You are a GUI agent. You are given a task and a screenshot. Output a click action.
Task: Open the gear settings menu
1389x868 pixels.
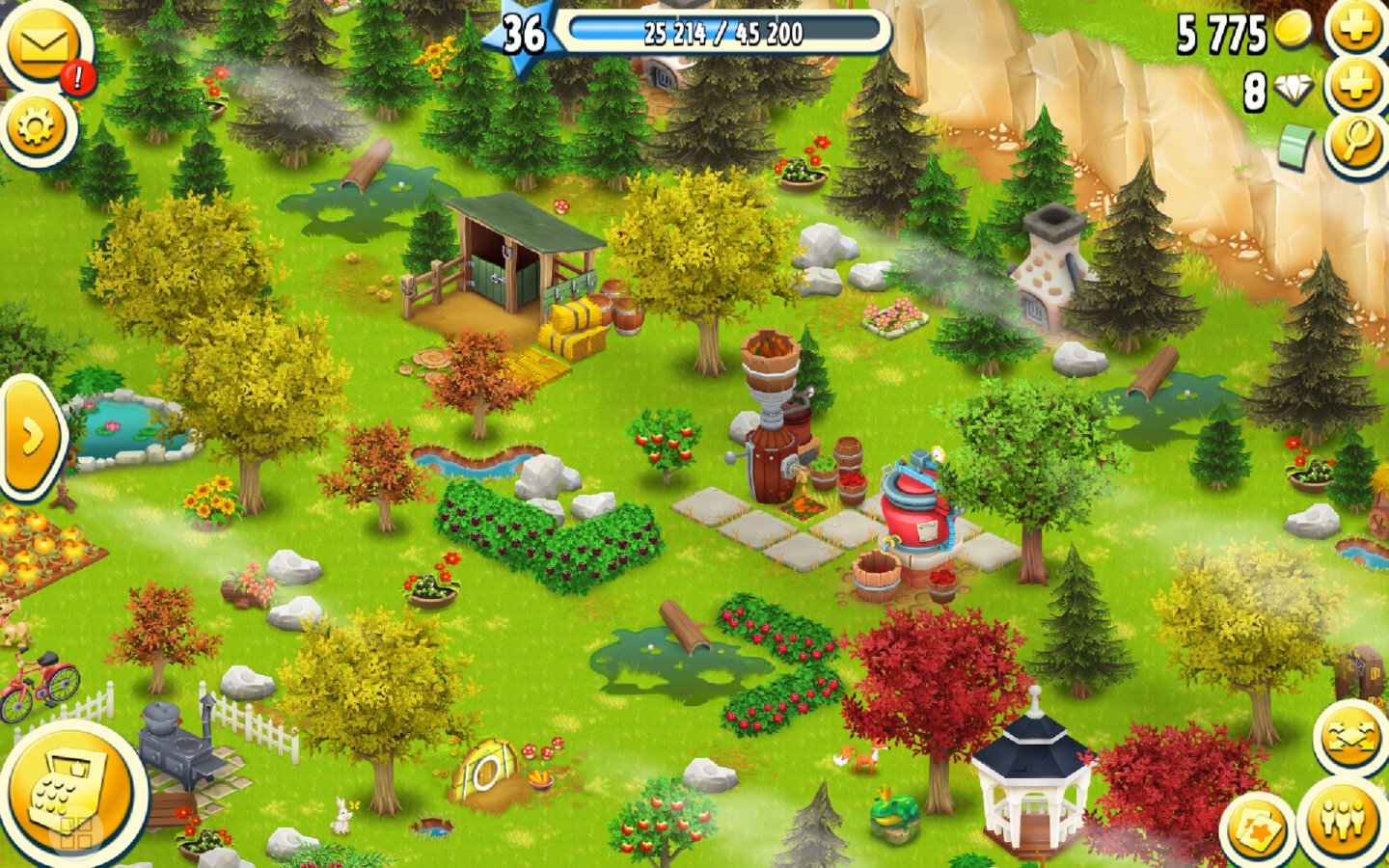[x=38, y=126]
